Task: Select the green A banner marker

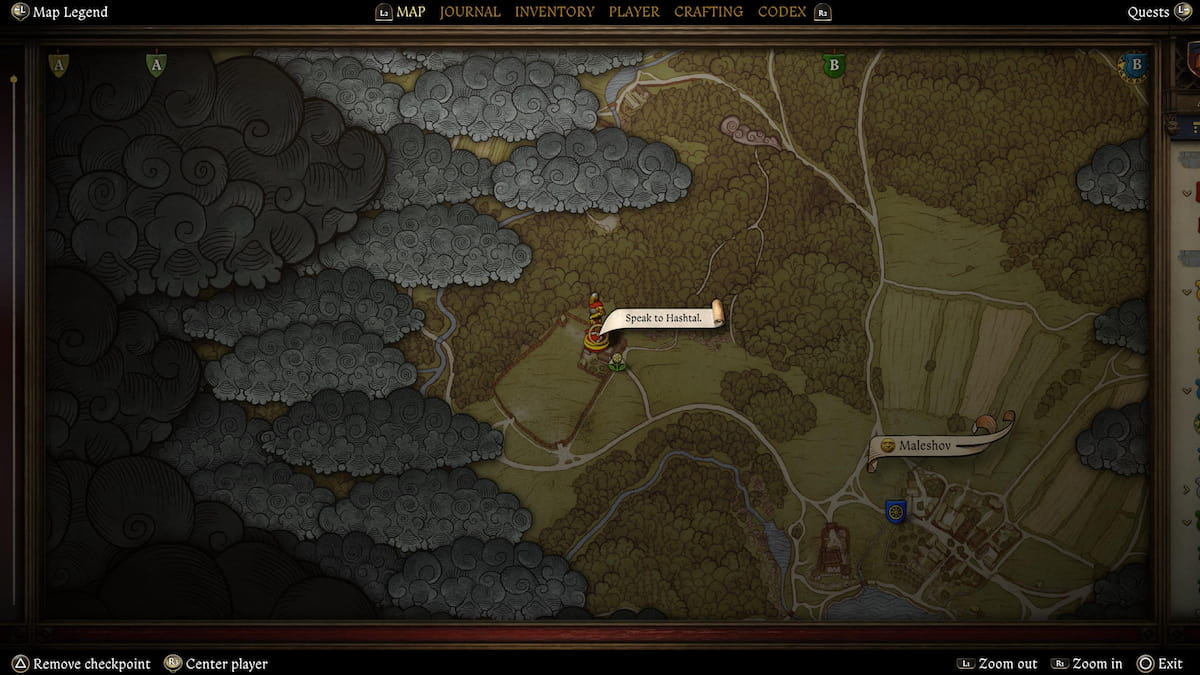Action: click(x=155, y=66)
